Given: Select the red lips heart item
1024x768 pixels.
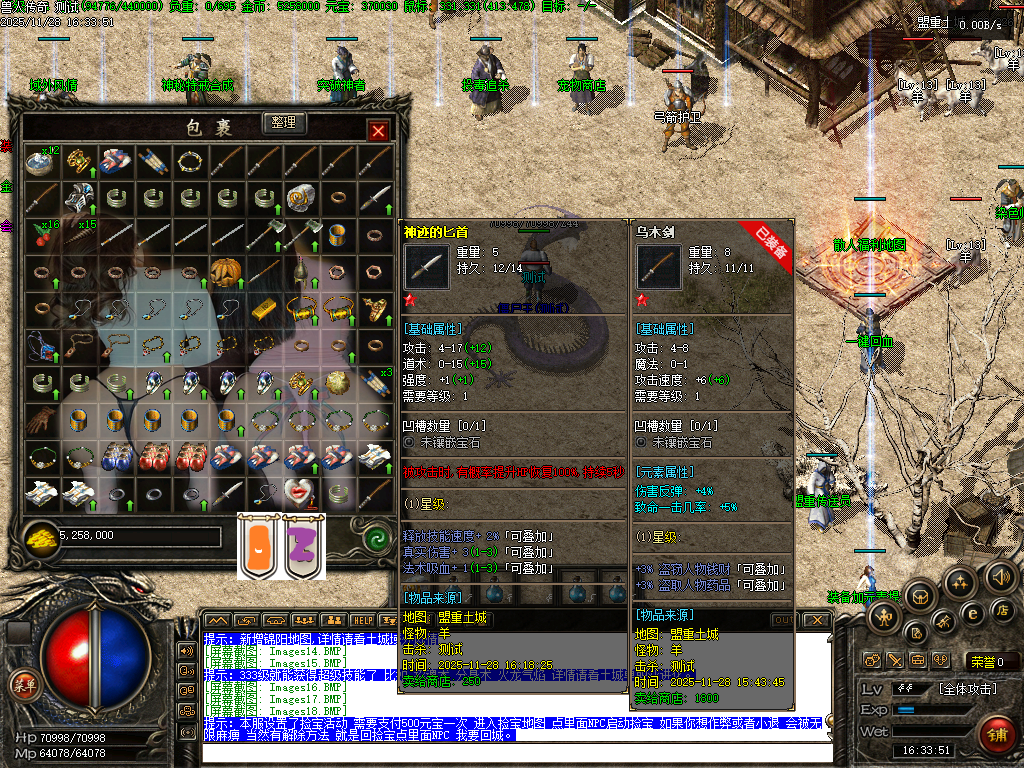Looking at the screenshot, I should (x=299, y=491).
